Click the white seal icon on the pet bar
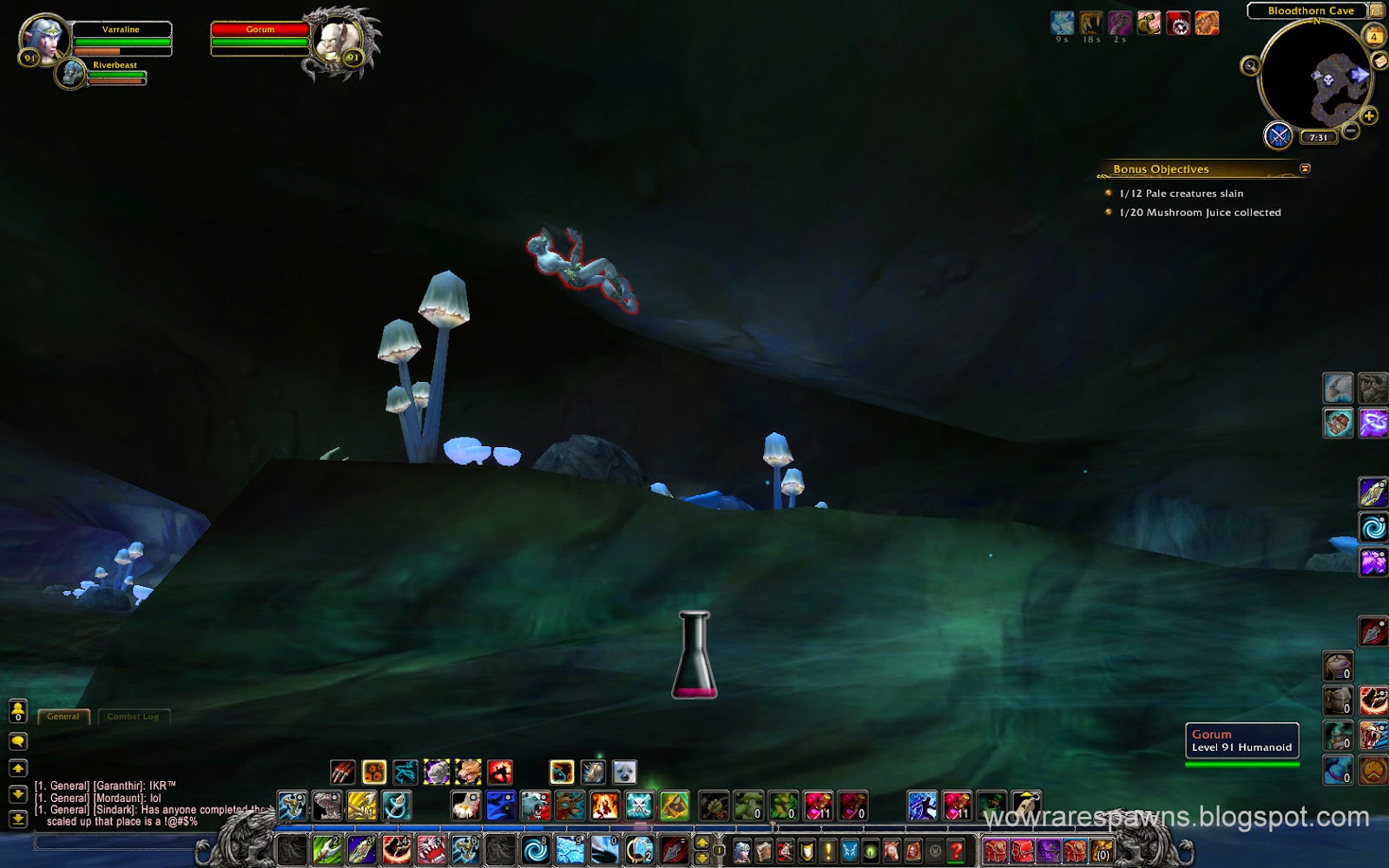The width and height of the screenshot is (1389, 868). pyautogui.click(x=624, y=771)
